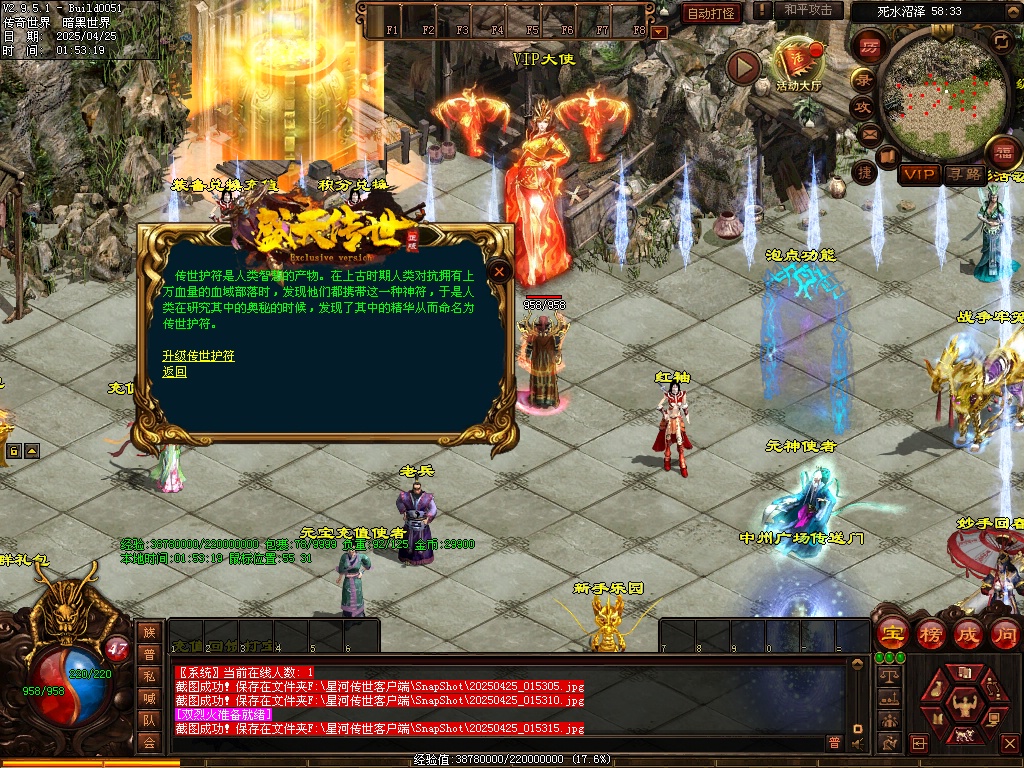Open the 成 achievements button
Viewport: 1024px width, 768px height.
(x=967, y=634)
